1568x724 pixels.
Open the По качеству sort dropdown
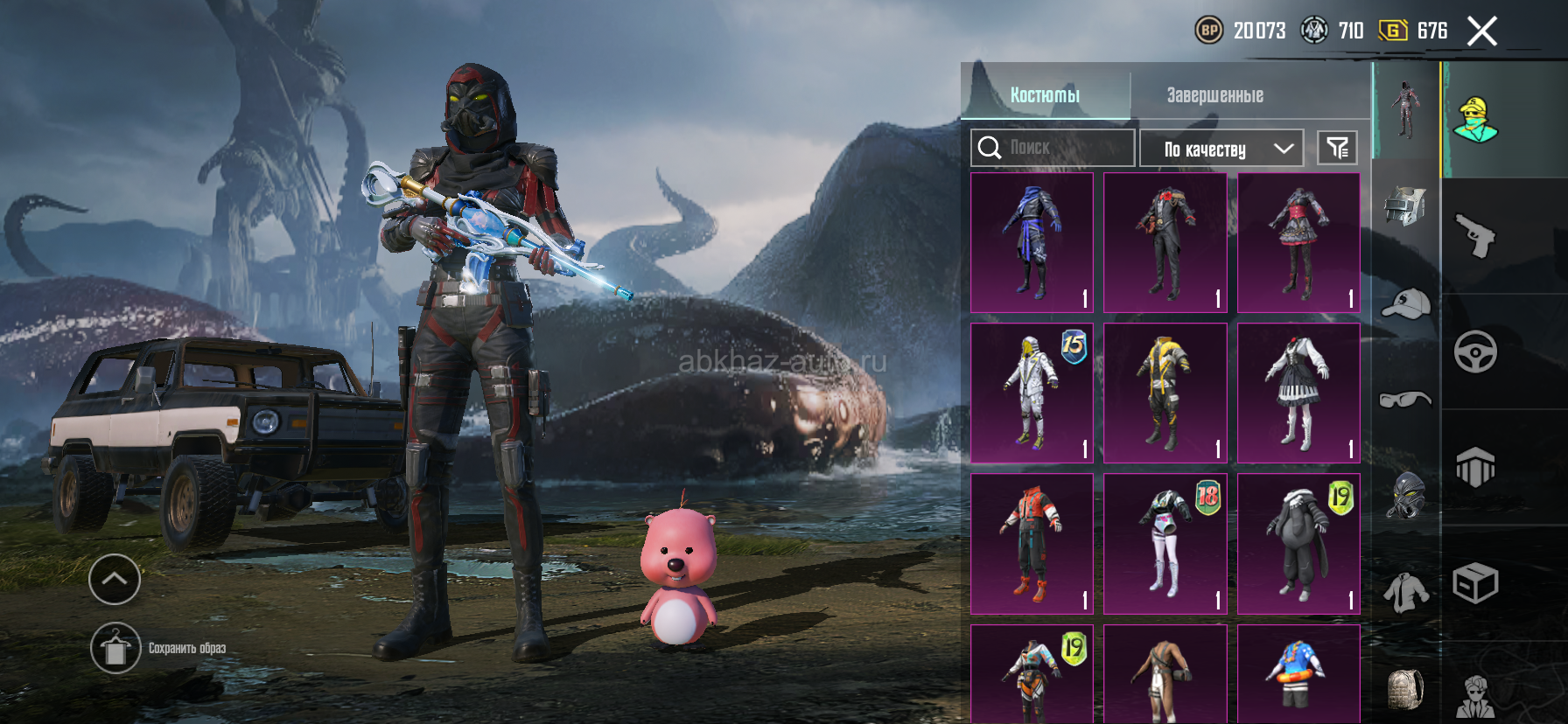click(x=1221, y=149)
